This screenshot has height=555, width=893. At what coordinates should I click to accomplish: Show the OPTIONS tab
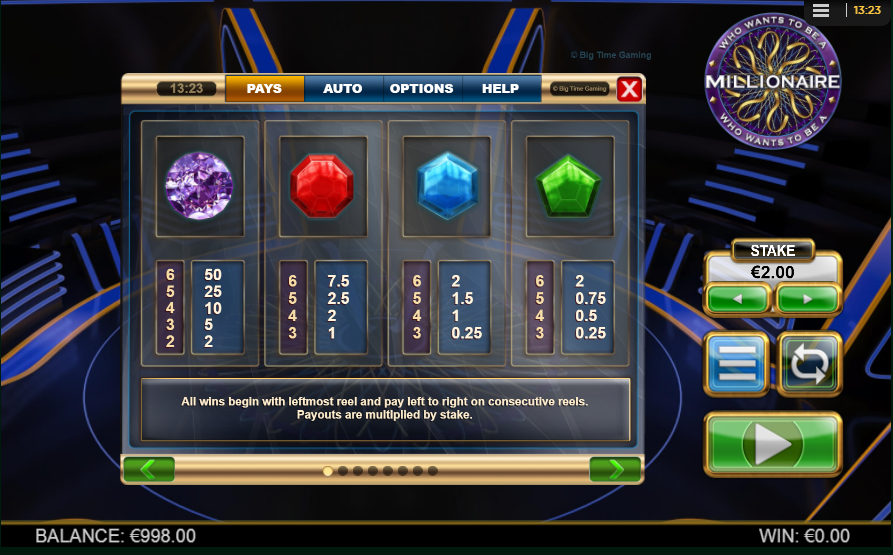(x=421, y=88)
